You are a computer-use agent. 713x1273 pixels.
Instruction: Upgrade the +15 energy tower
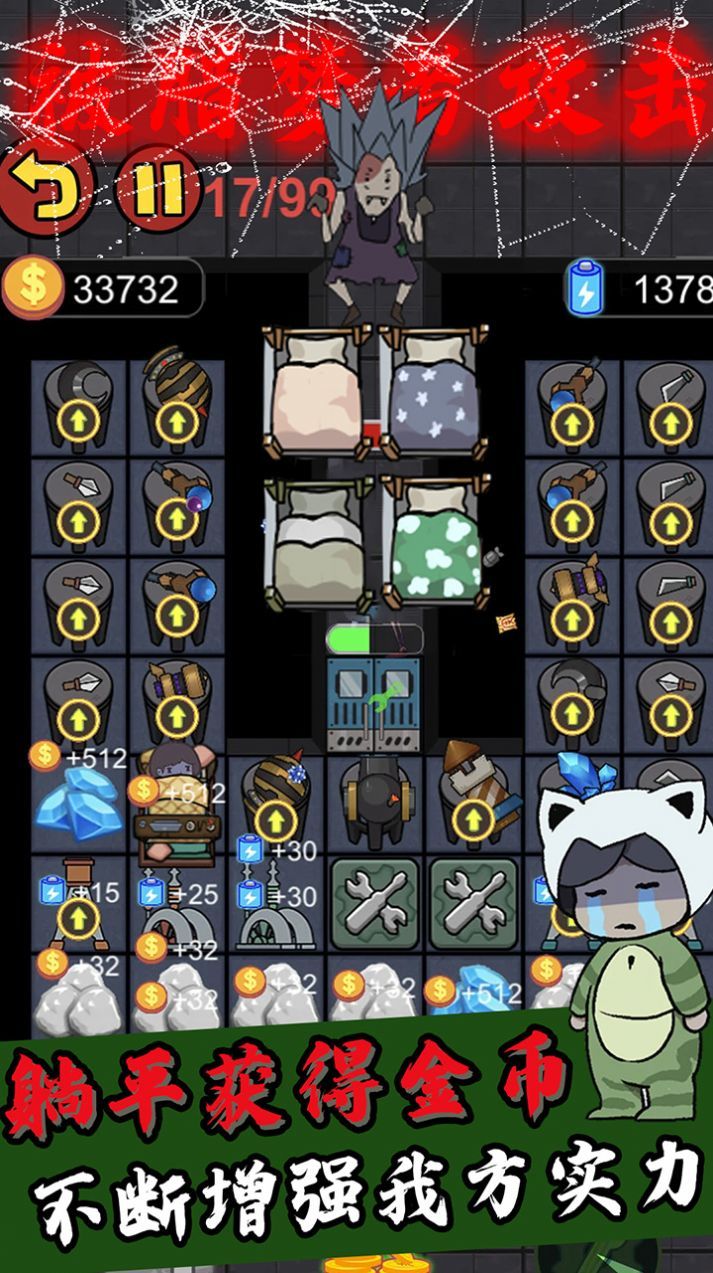click(x=77, y=918)
